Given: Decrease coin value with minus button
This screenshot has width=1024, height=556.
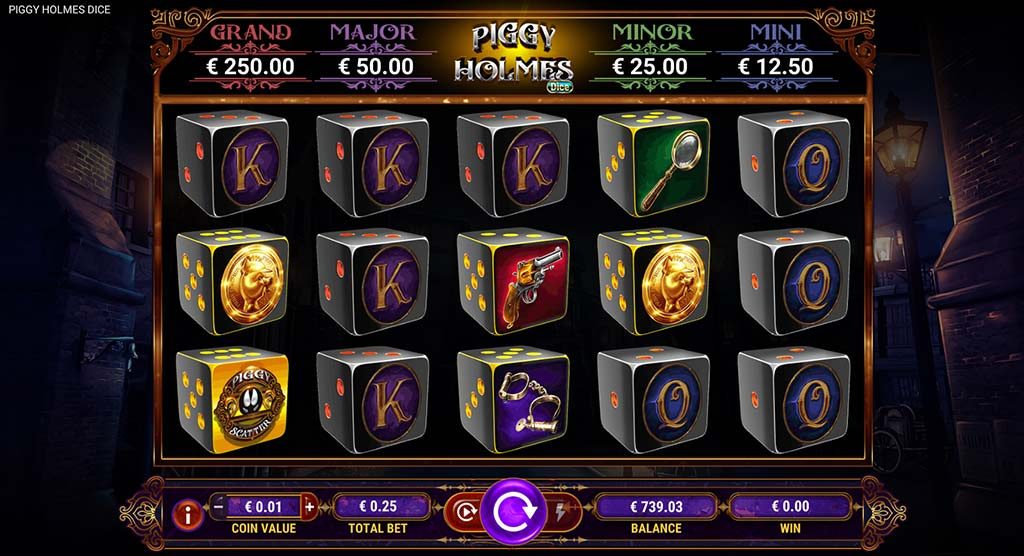Looking at the screenshot, I should [219, 507].
